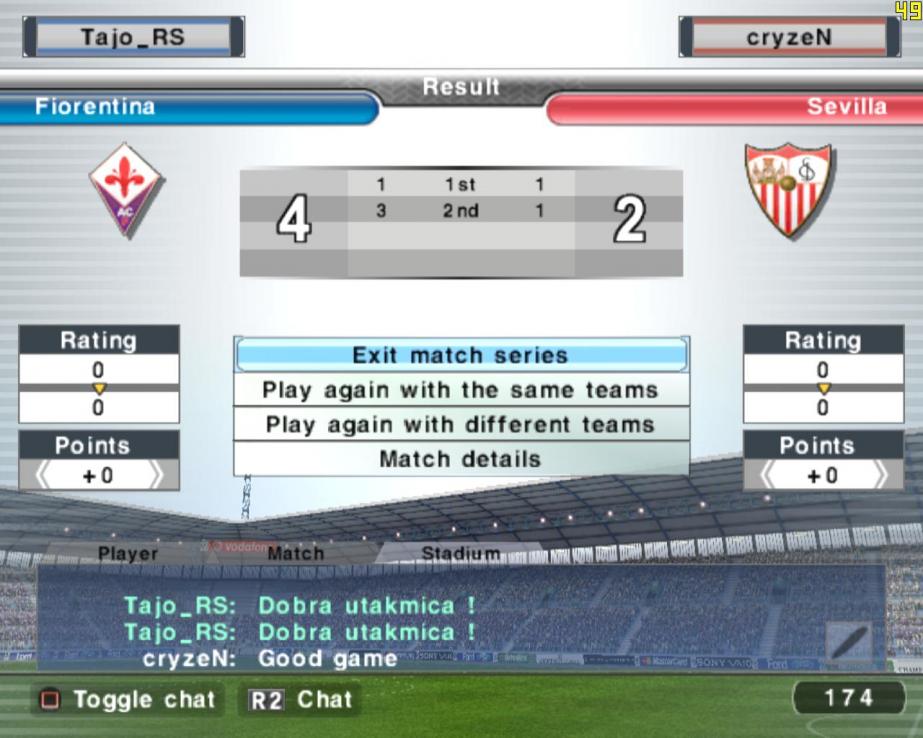Switch to the Match tab

tap(295, 553)
